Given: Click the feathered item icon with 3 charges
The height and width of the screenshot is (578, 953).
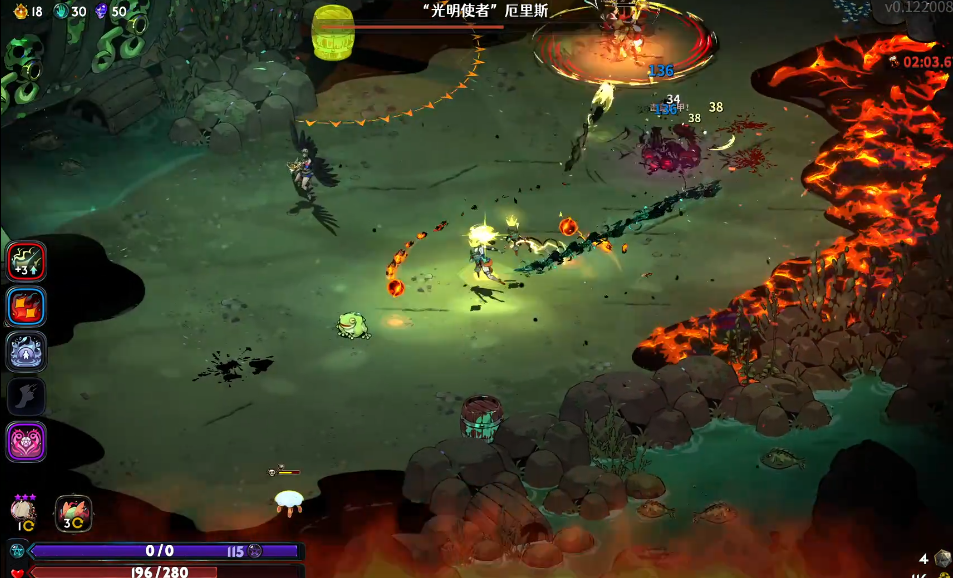Looking at the screenshot, I should click(73, 513).
